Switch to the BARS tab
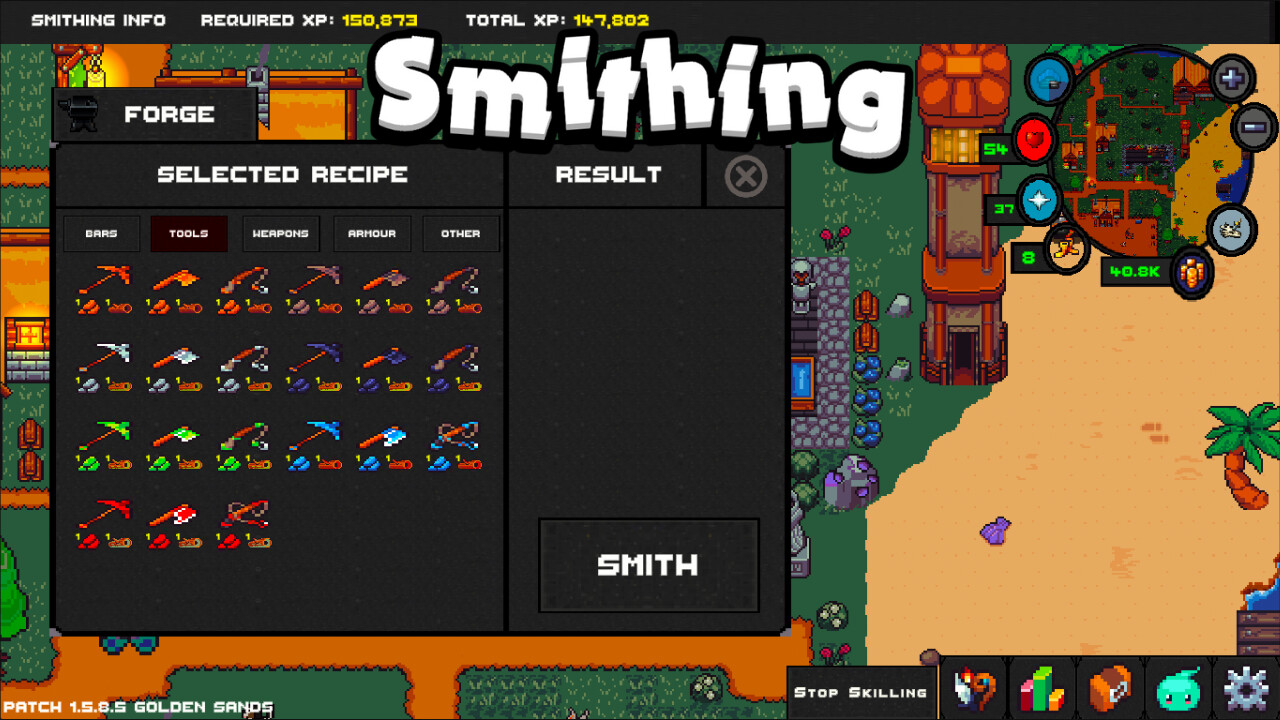 pyautogui.click(x=101, y=233)
